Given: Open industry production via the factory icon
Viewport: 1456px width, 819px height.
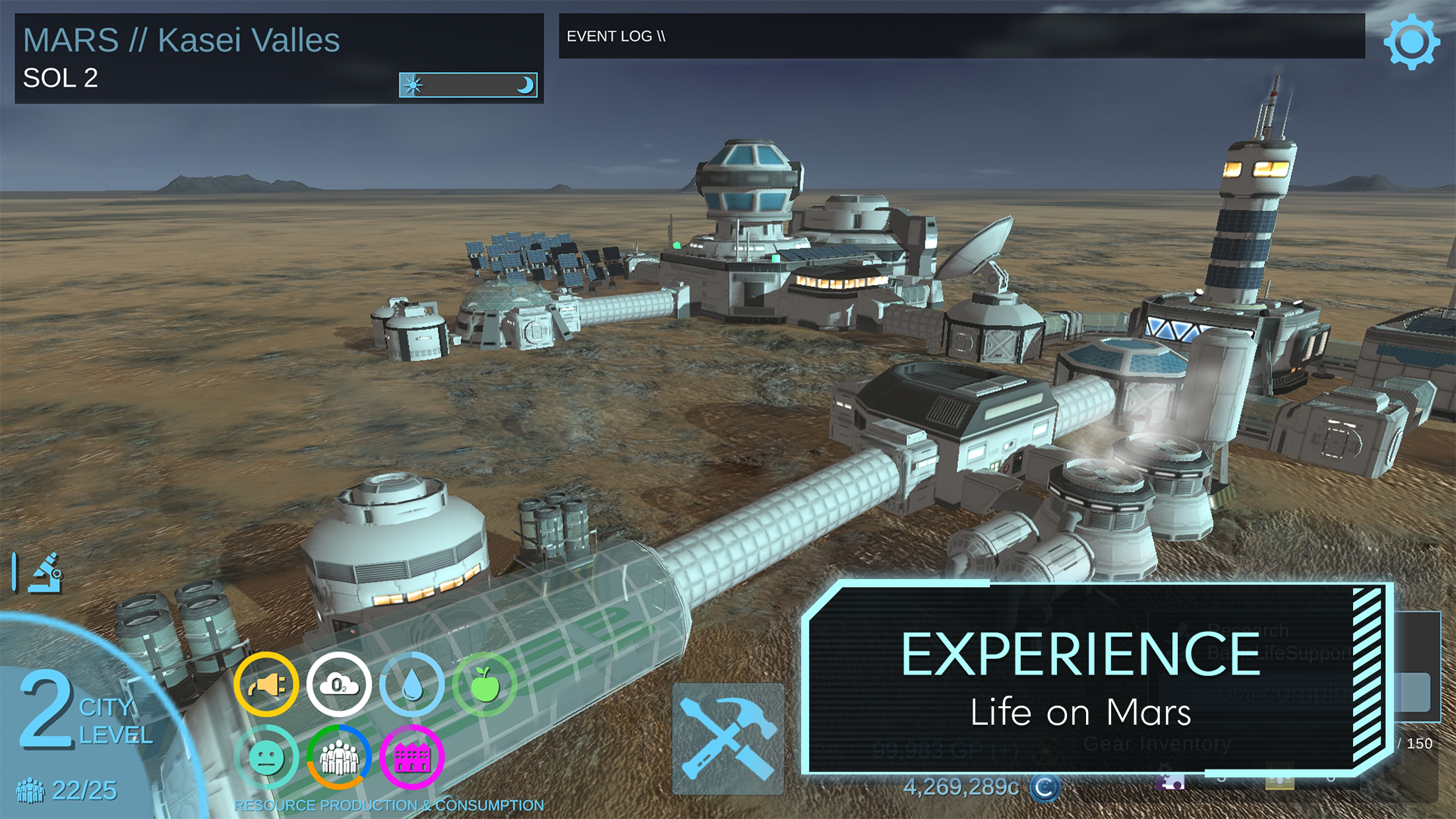Looking at the screenshot, I should (x=413, y=757).
